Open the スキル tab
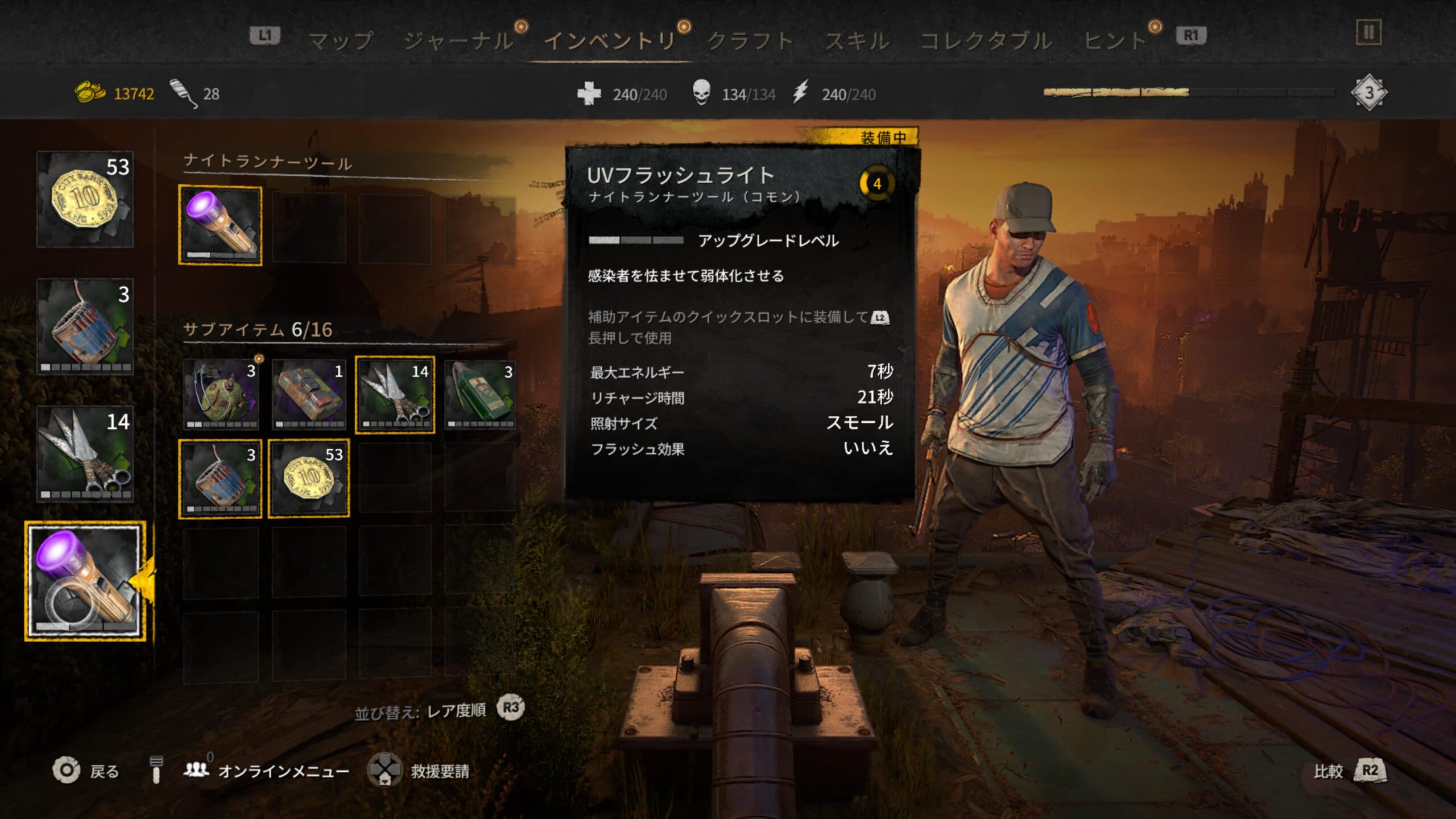 click(857, 41)
